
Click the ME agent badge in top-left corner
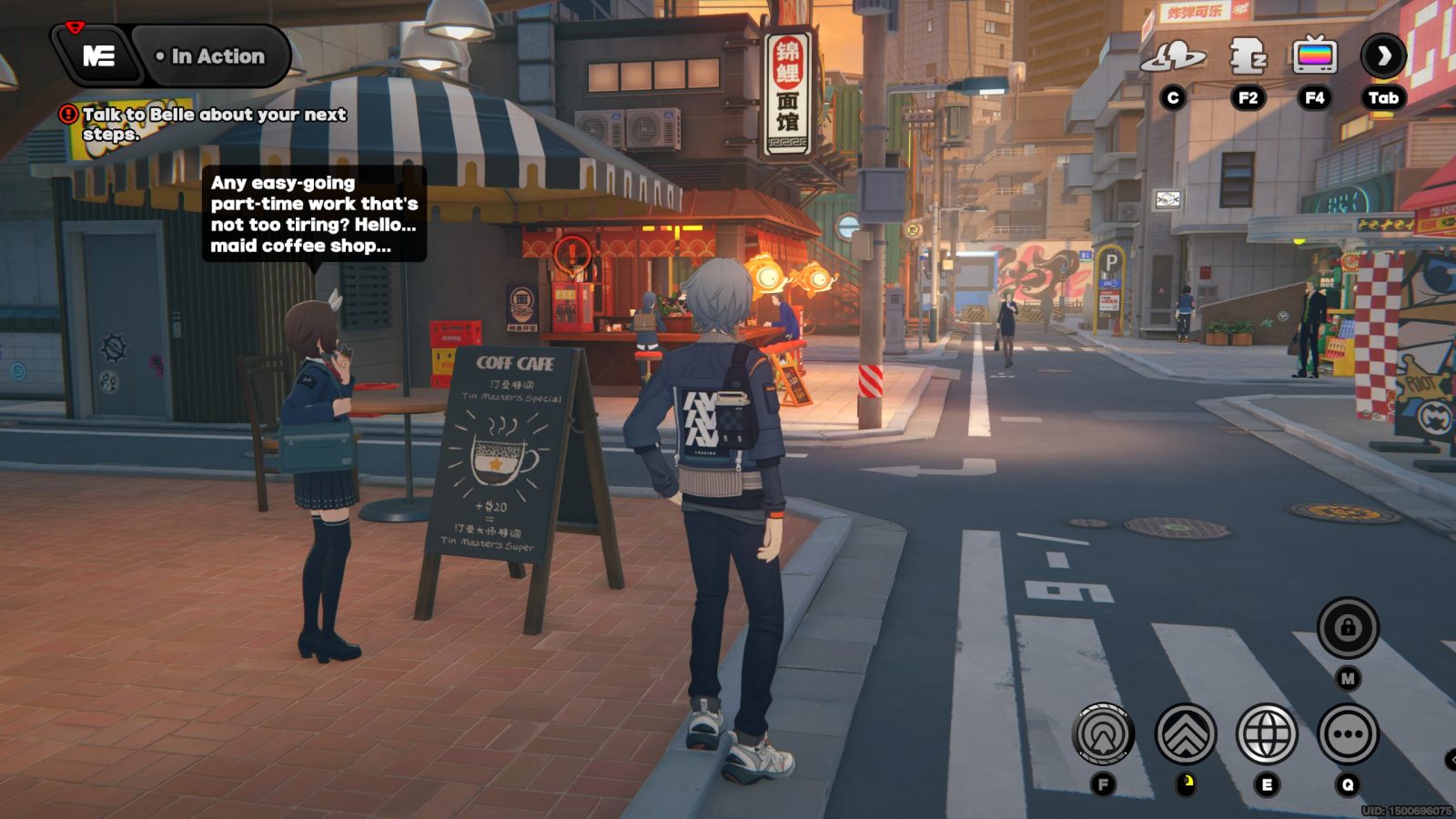click(x=98, y=56)
